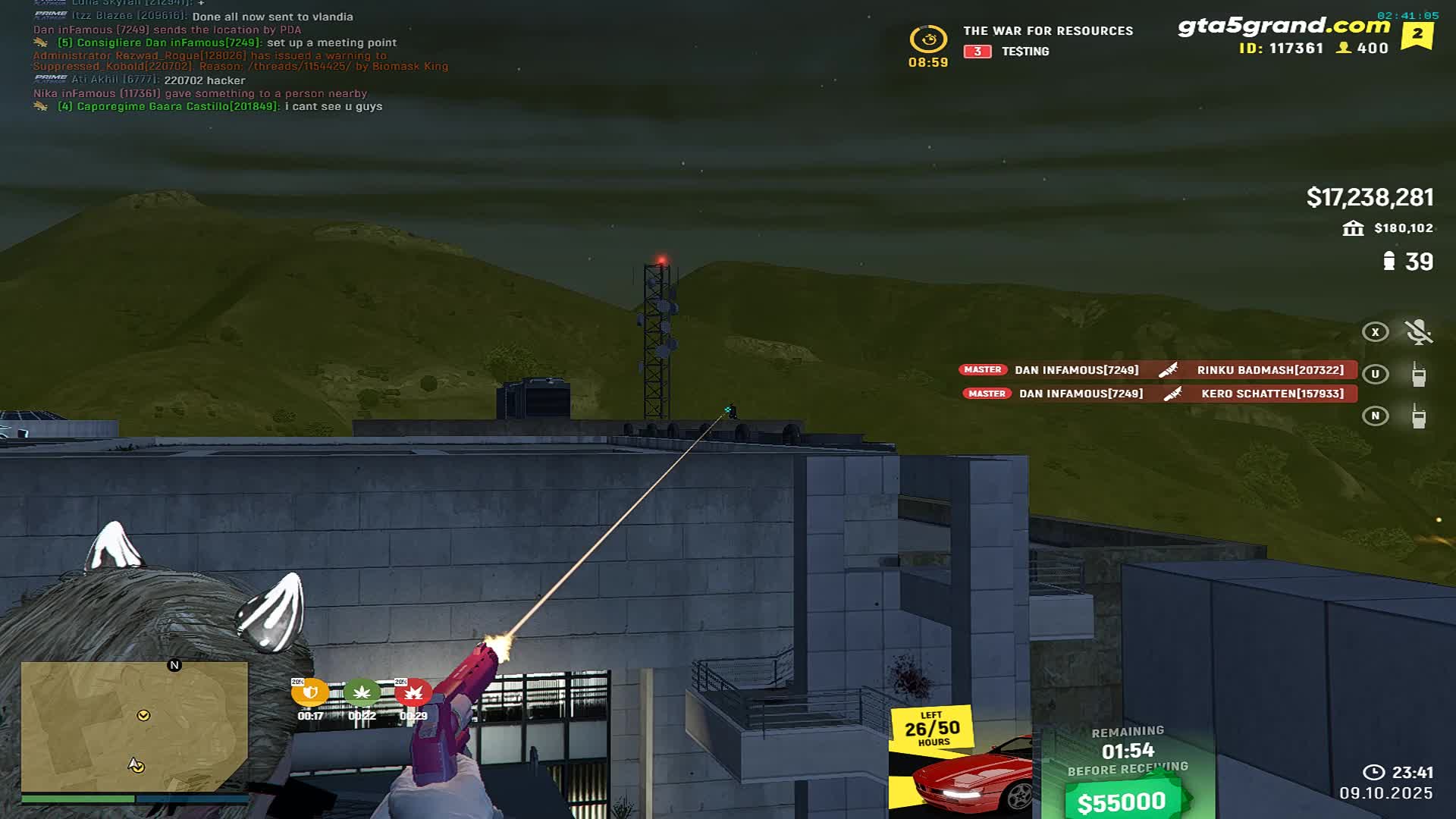This screenshot has height=819, width=1456.
Task: Click the bank balance icon
Action: 1353,228
